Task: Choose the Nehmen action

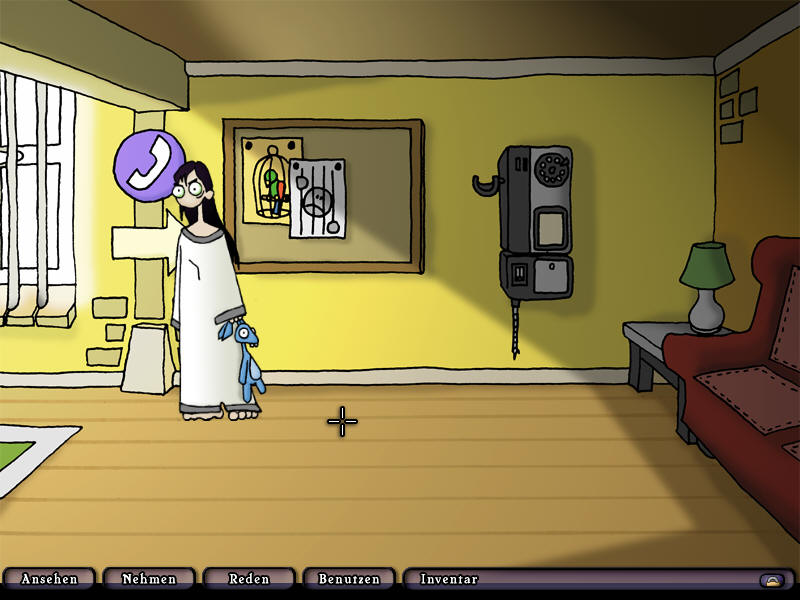Action: click(x=149, y=579)
